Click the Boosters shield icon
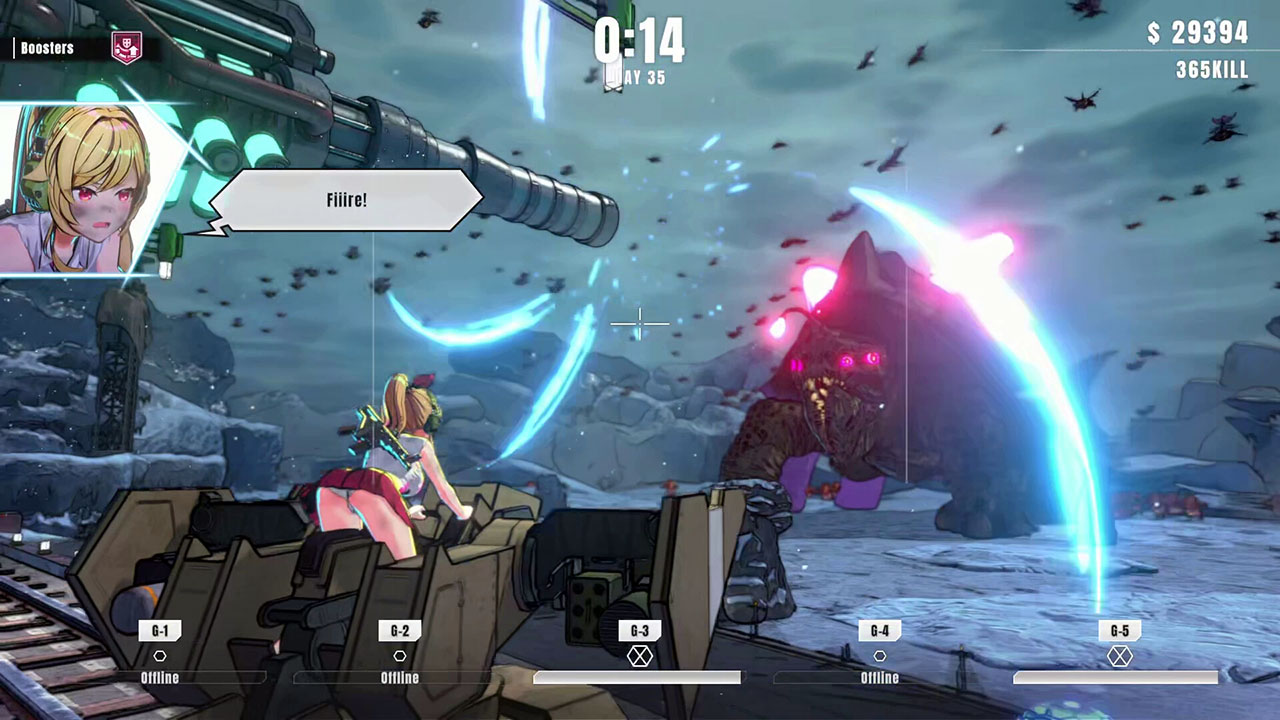1280x720 pixels. (x=127, y=47)
